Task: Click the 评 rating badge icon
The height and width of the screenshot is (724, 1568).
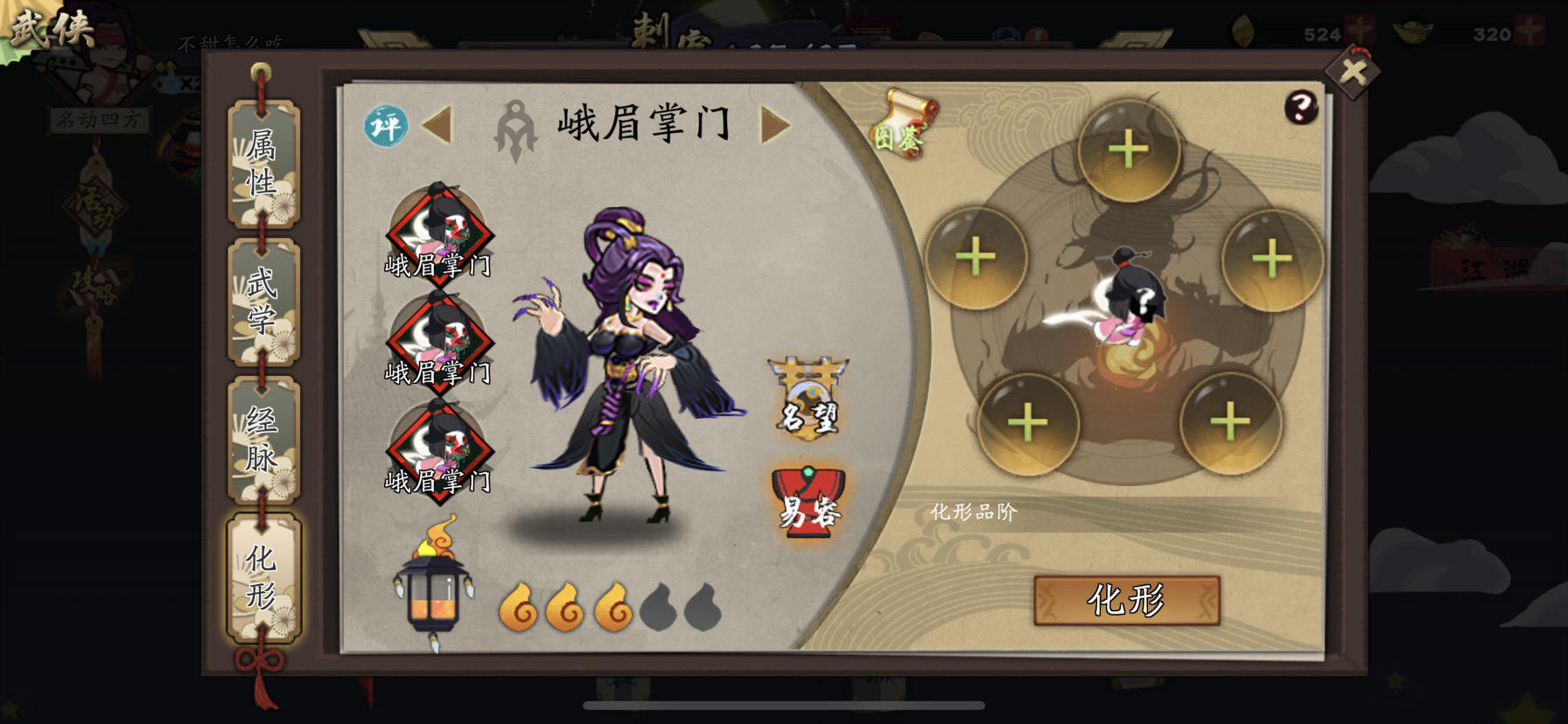Action: tap(386, 125)
